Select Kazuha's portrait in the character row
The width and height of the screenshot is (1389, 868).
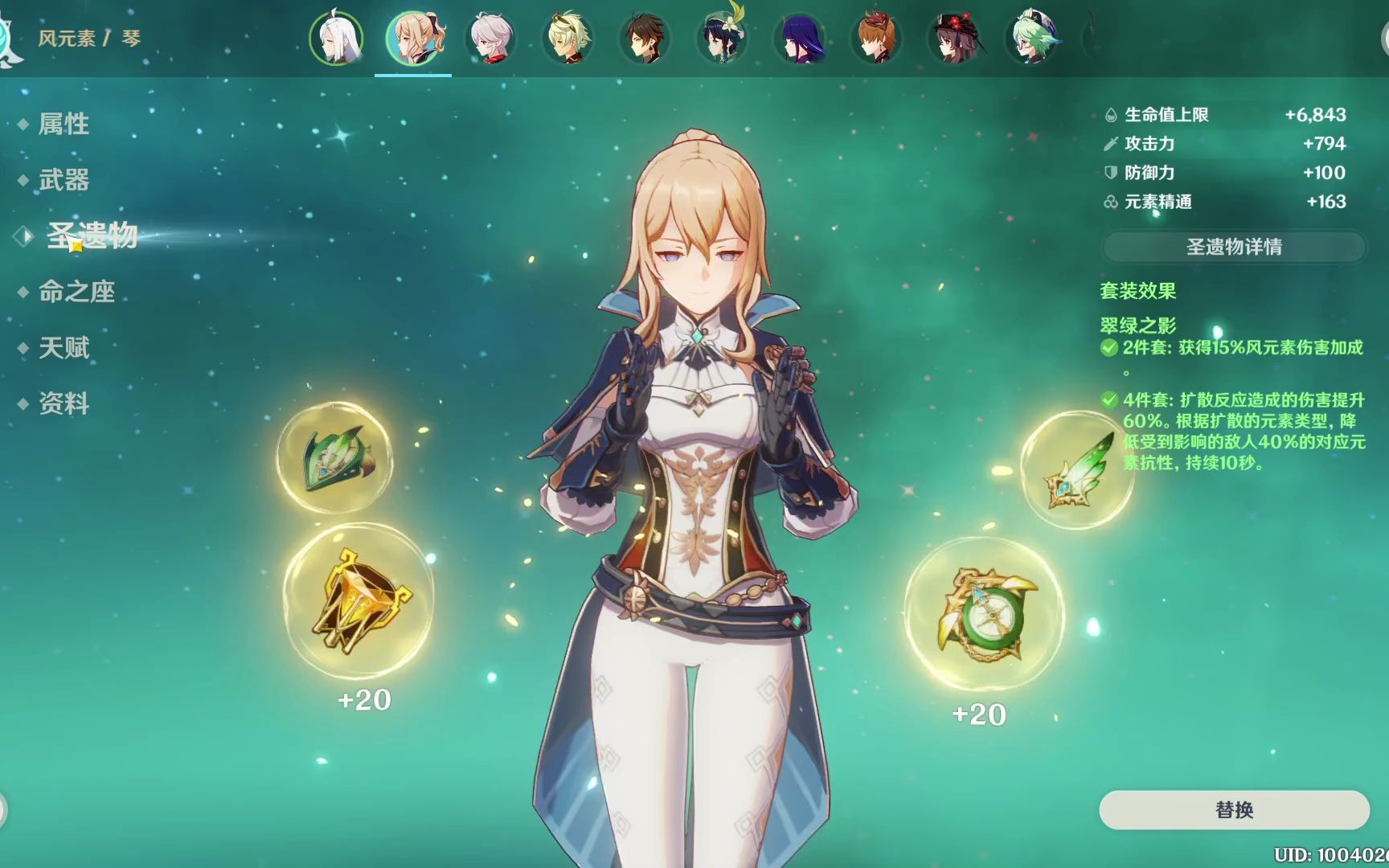490,38
